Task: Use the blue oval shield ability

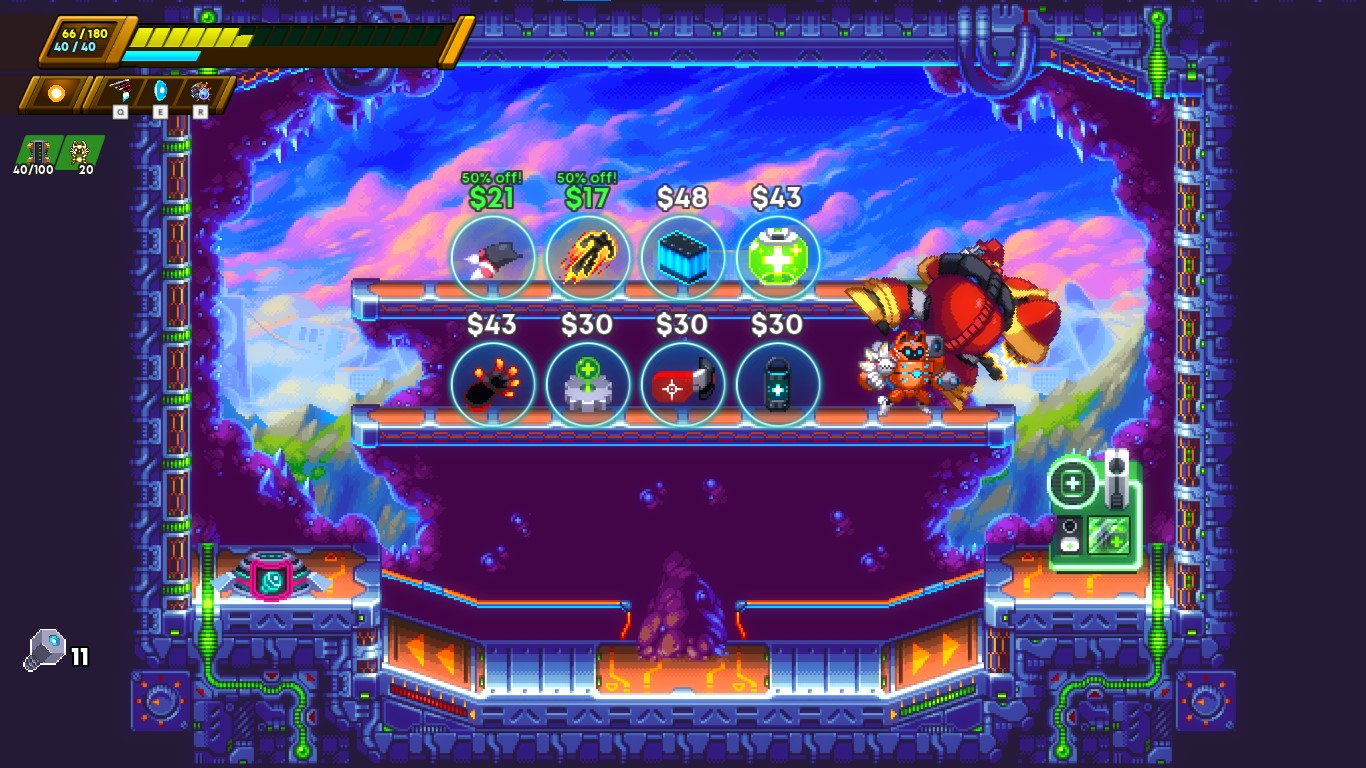Action: 160,92
